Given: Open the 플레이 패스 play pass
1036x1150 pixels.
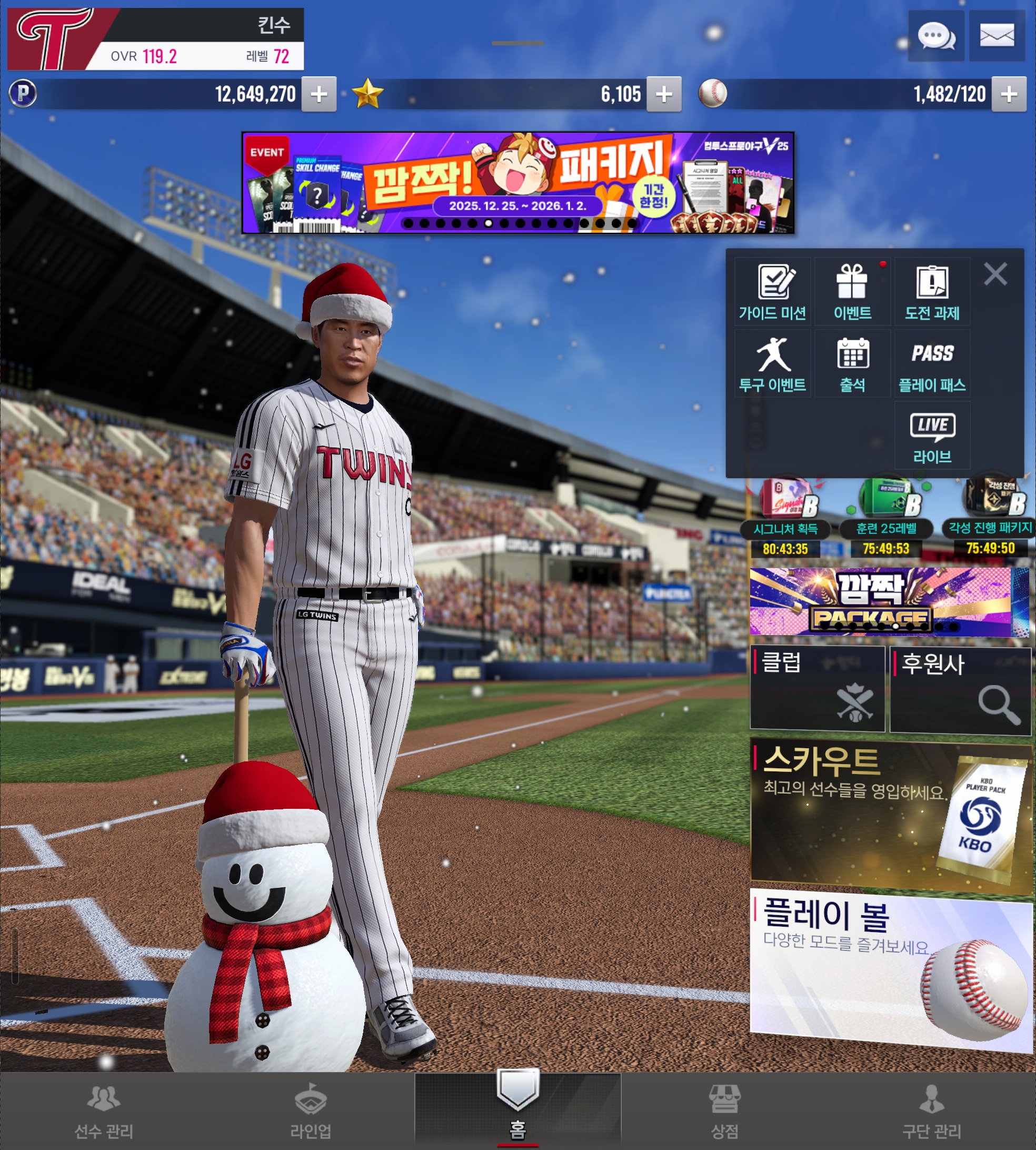Looking at the screenshot, I should [x=932, y=364].
